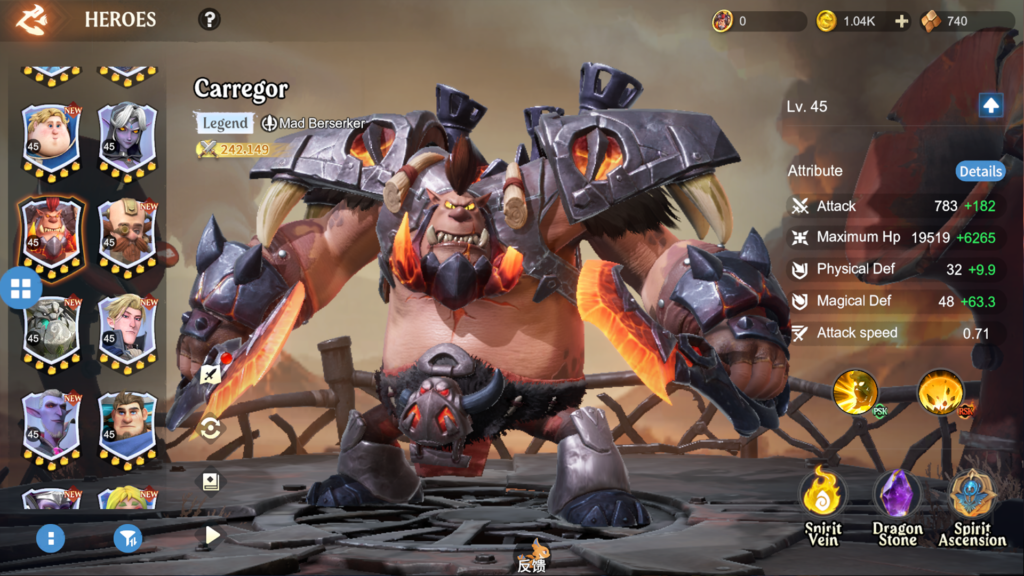
Task: View the fiery orange skill icon
Action: click(x=941, y=393)
